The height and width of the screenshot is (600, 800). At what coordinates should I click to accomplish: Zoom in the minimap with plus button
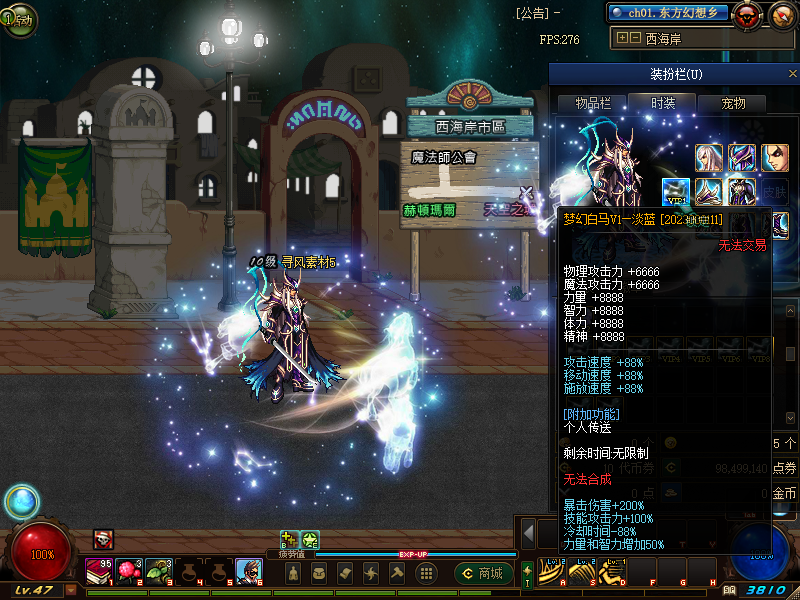pos(622,38)
